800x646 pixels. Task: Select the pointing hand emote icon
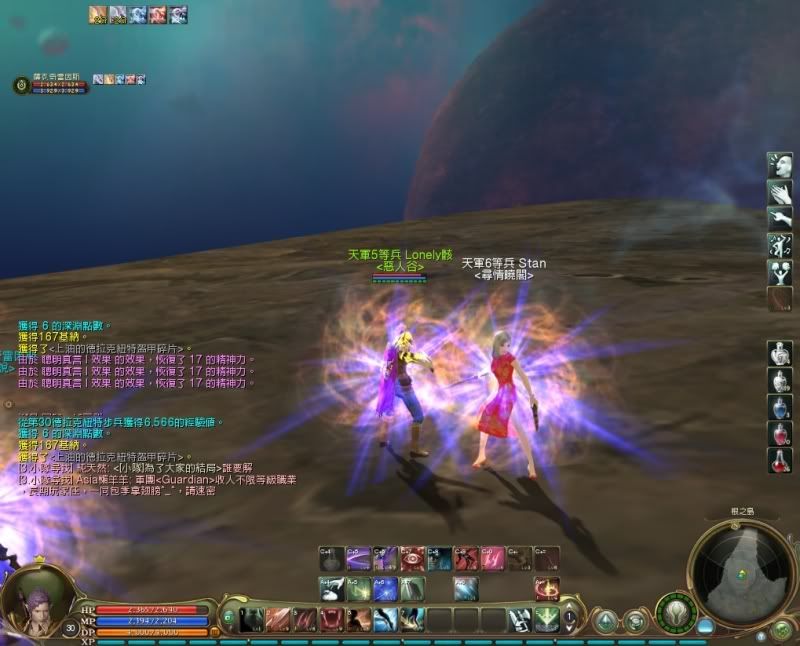[x=781, y=217]
